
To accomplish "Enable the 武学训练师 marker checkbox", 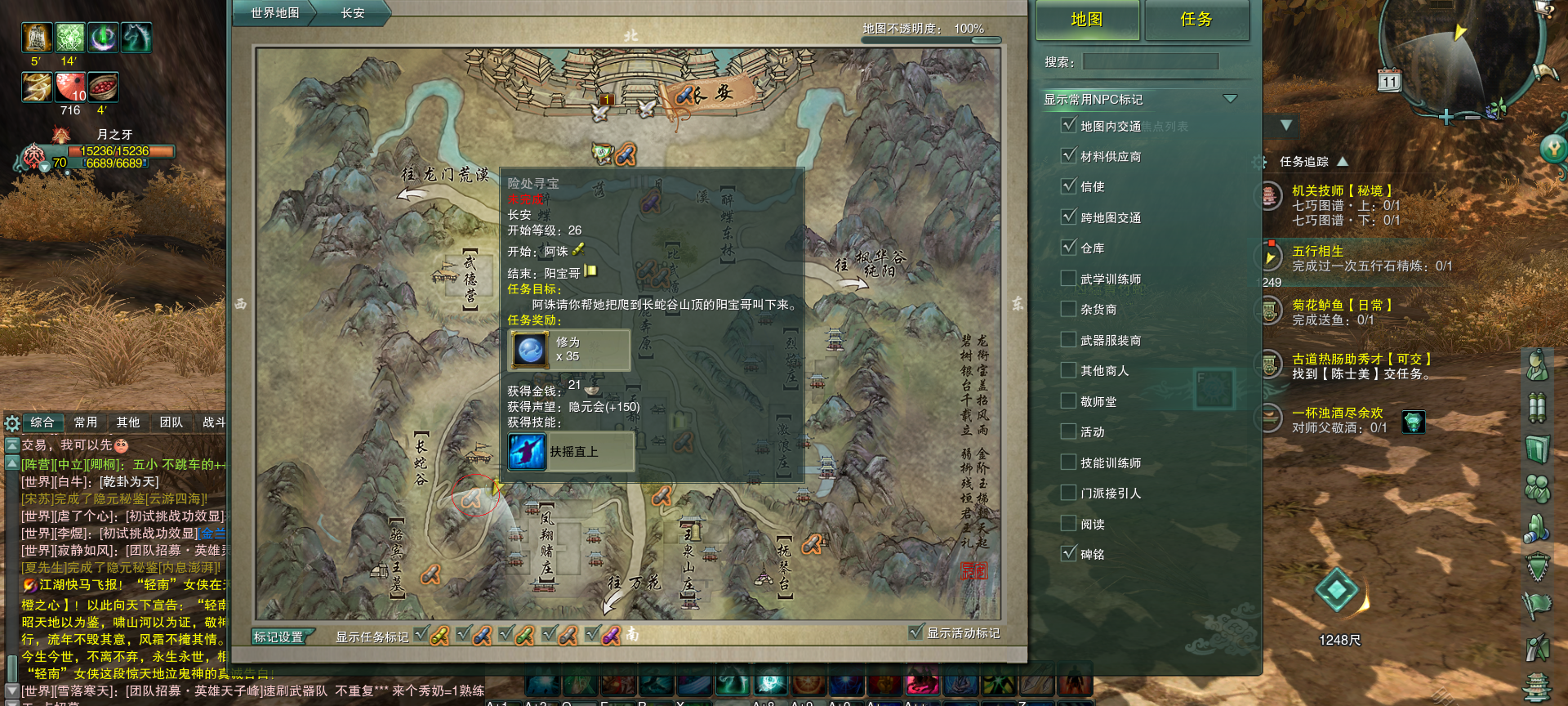I will tap(1068, 279).
